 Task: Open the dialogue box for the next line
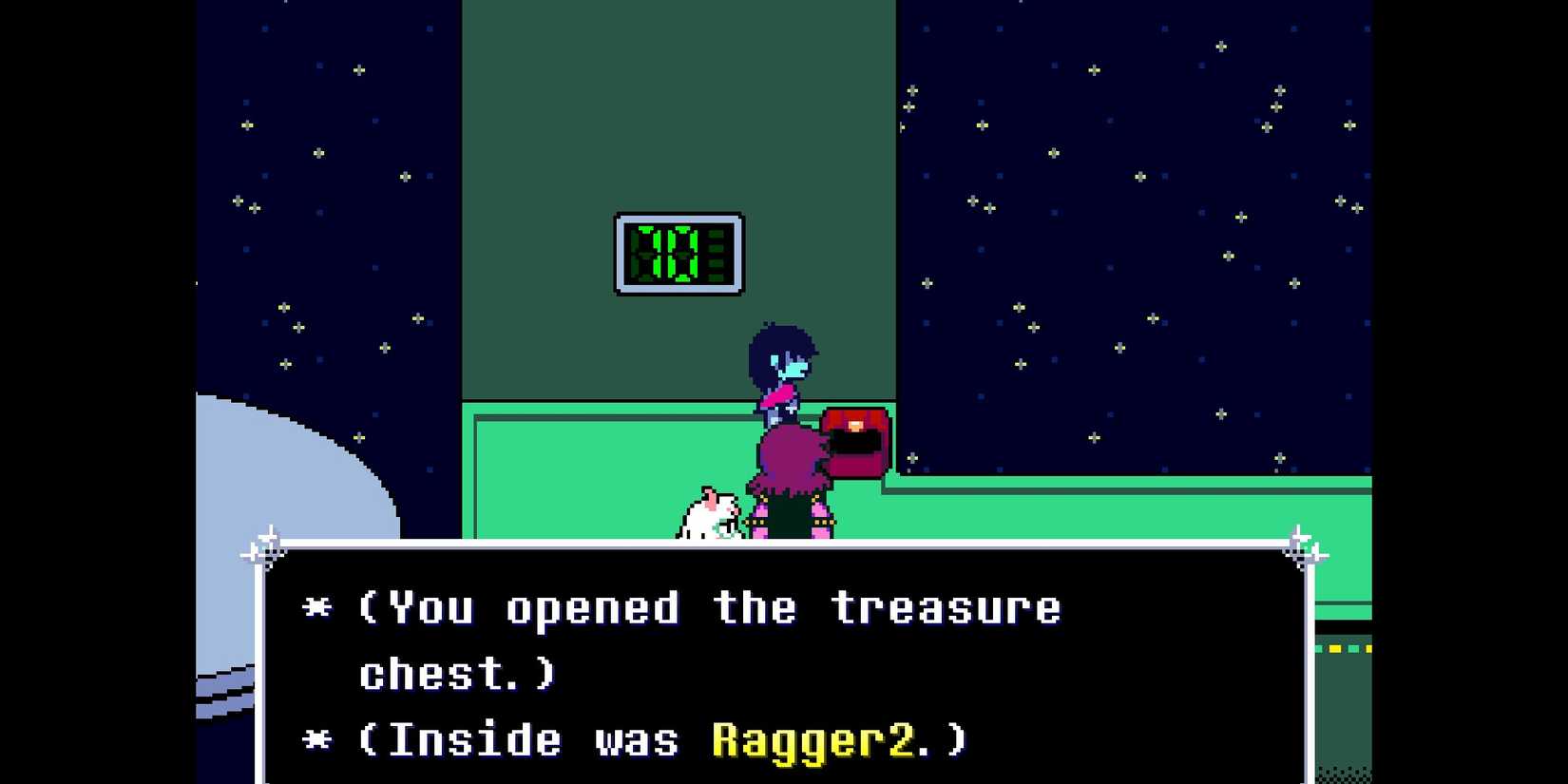[x=779, y=665]
